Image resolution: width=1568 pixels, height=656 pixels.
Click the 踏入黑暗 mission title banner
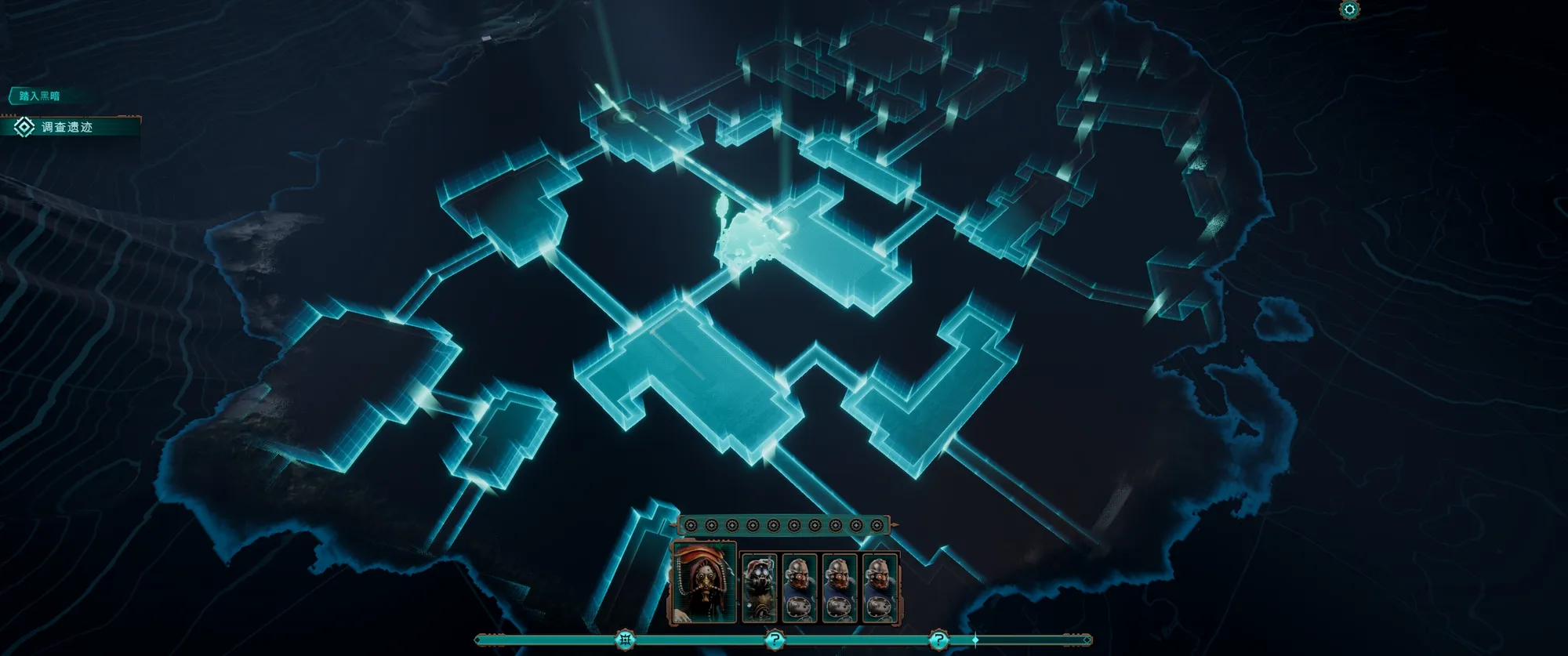point(40,96)
